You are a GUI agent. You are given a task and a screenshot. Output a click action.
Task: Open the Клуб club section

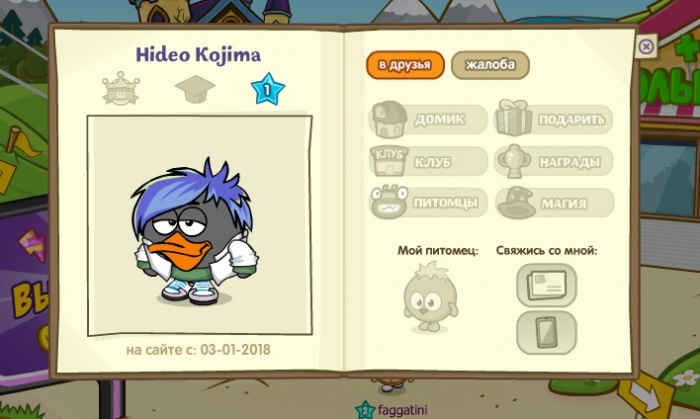[428, 161]
